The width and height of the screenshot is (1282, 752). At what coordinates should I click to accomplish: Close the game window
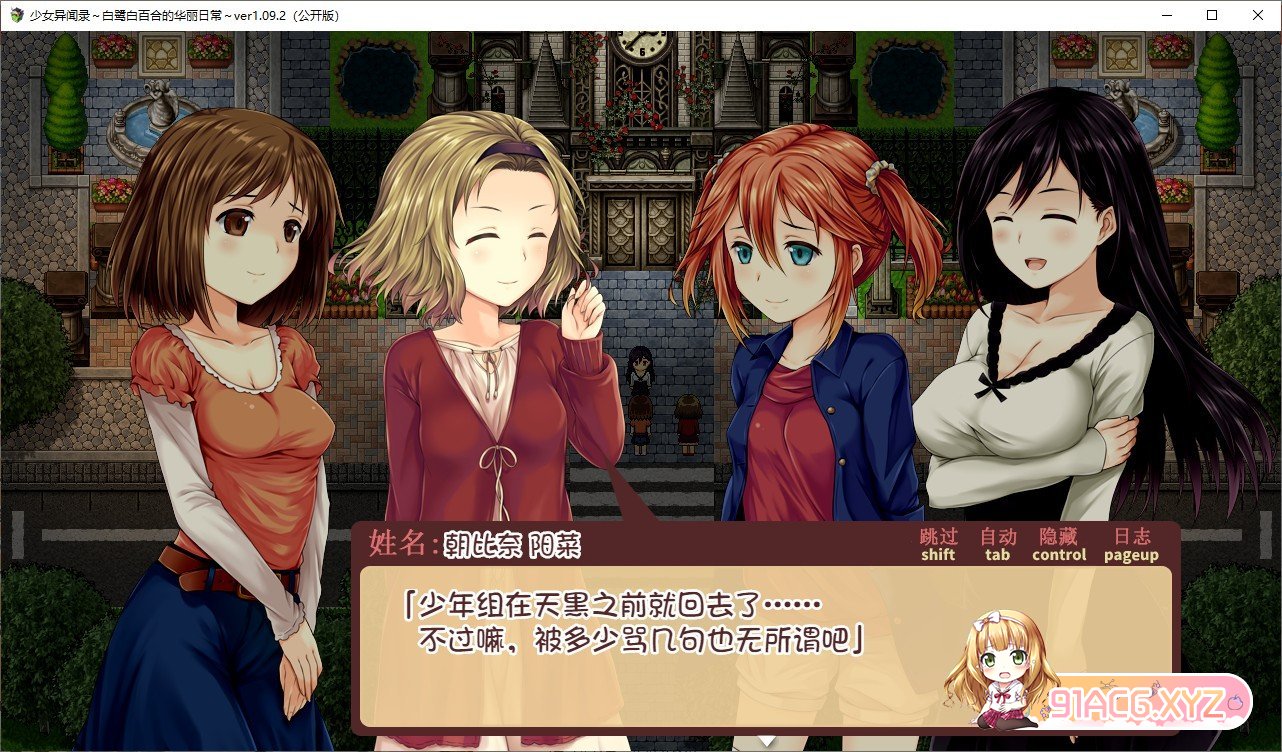pos(1257,15)
